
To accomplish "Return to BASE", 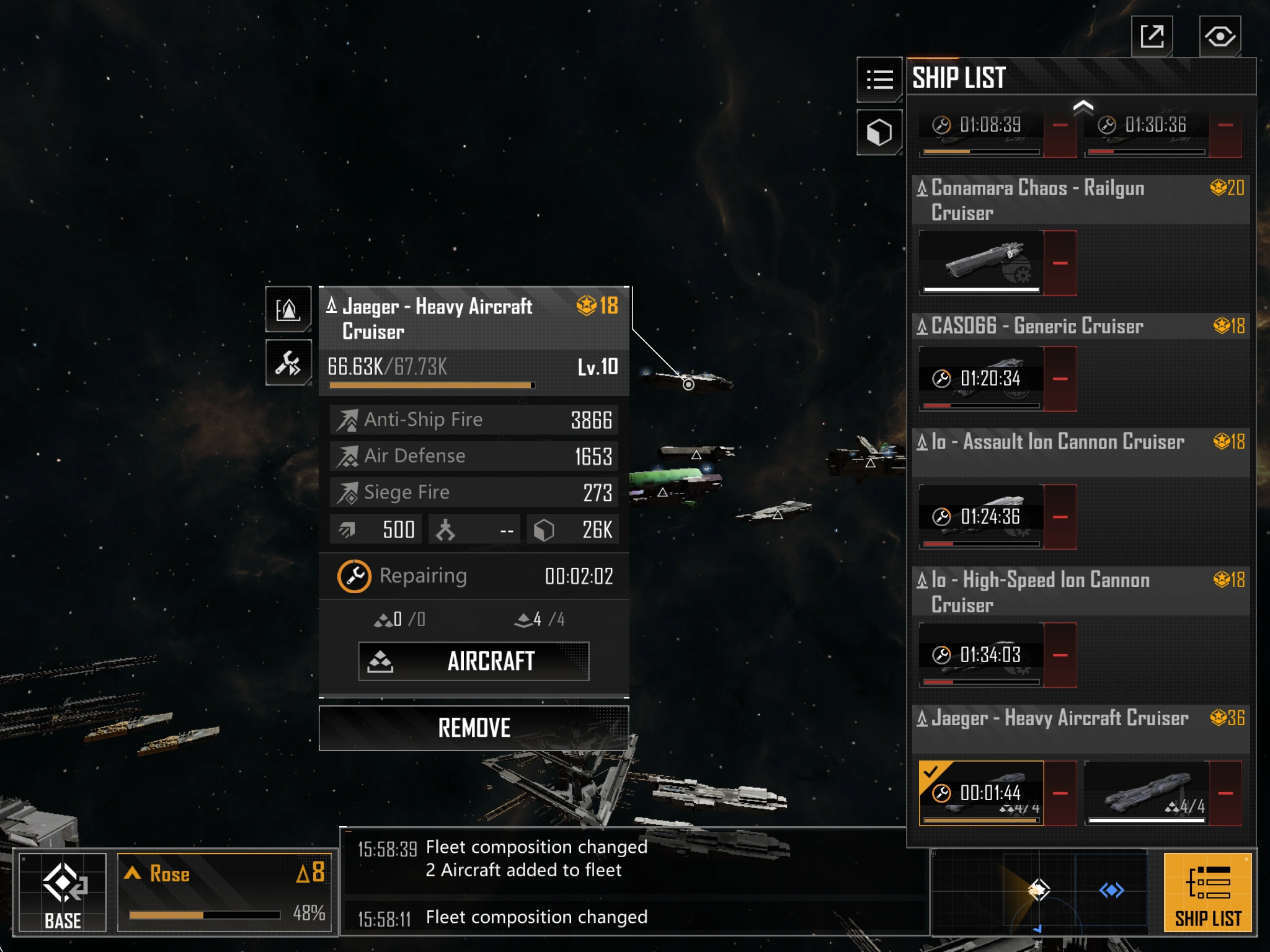I will tap(63, 892).
